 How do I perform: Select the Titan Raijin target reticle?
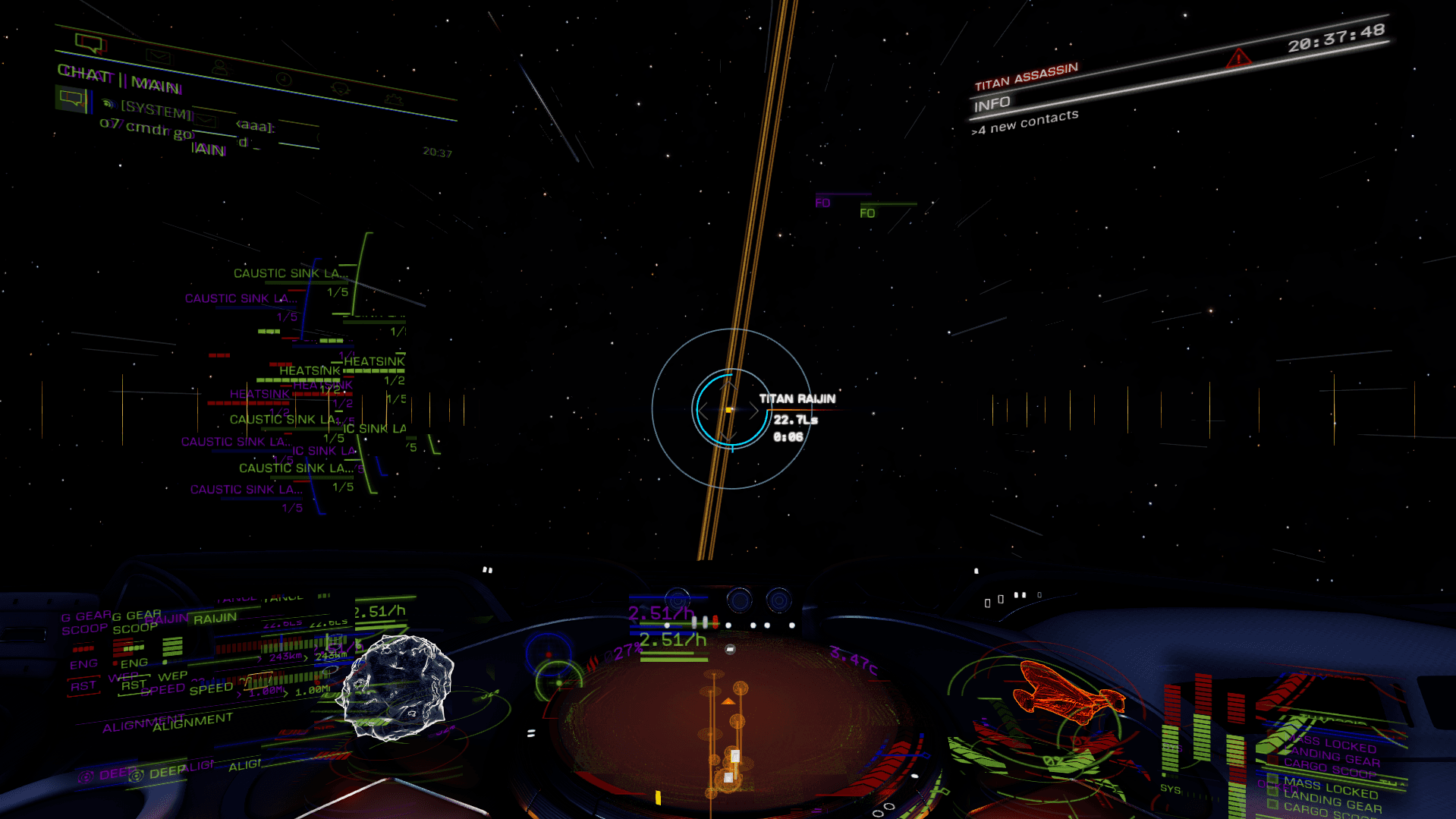click(730, 409)
